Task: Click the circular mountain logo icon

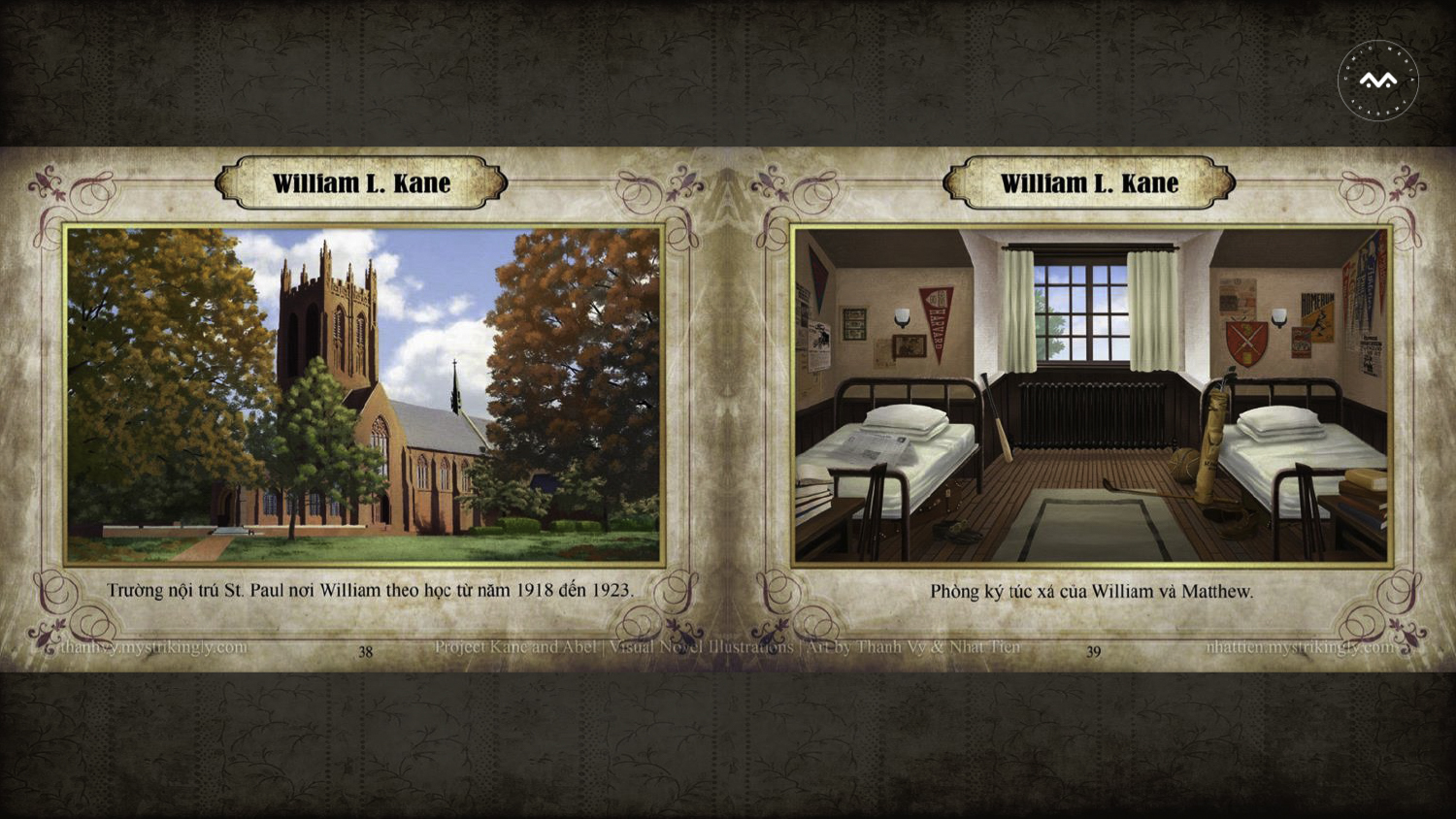Action: (1377, 81)
